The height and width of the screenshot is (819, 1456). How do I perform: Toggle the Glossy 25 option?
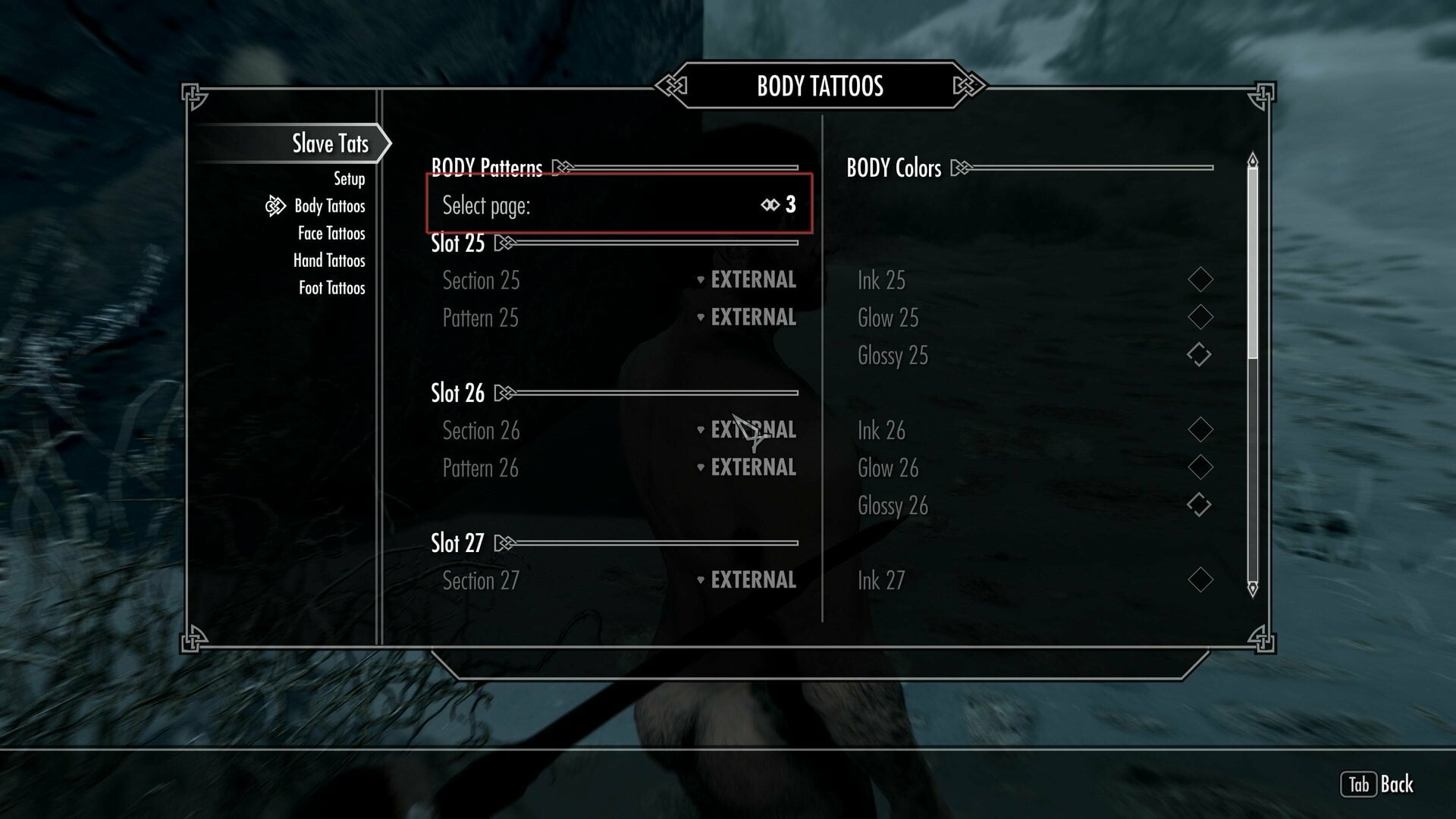click(1200, 355)
